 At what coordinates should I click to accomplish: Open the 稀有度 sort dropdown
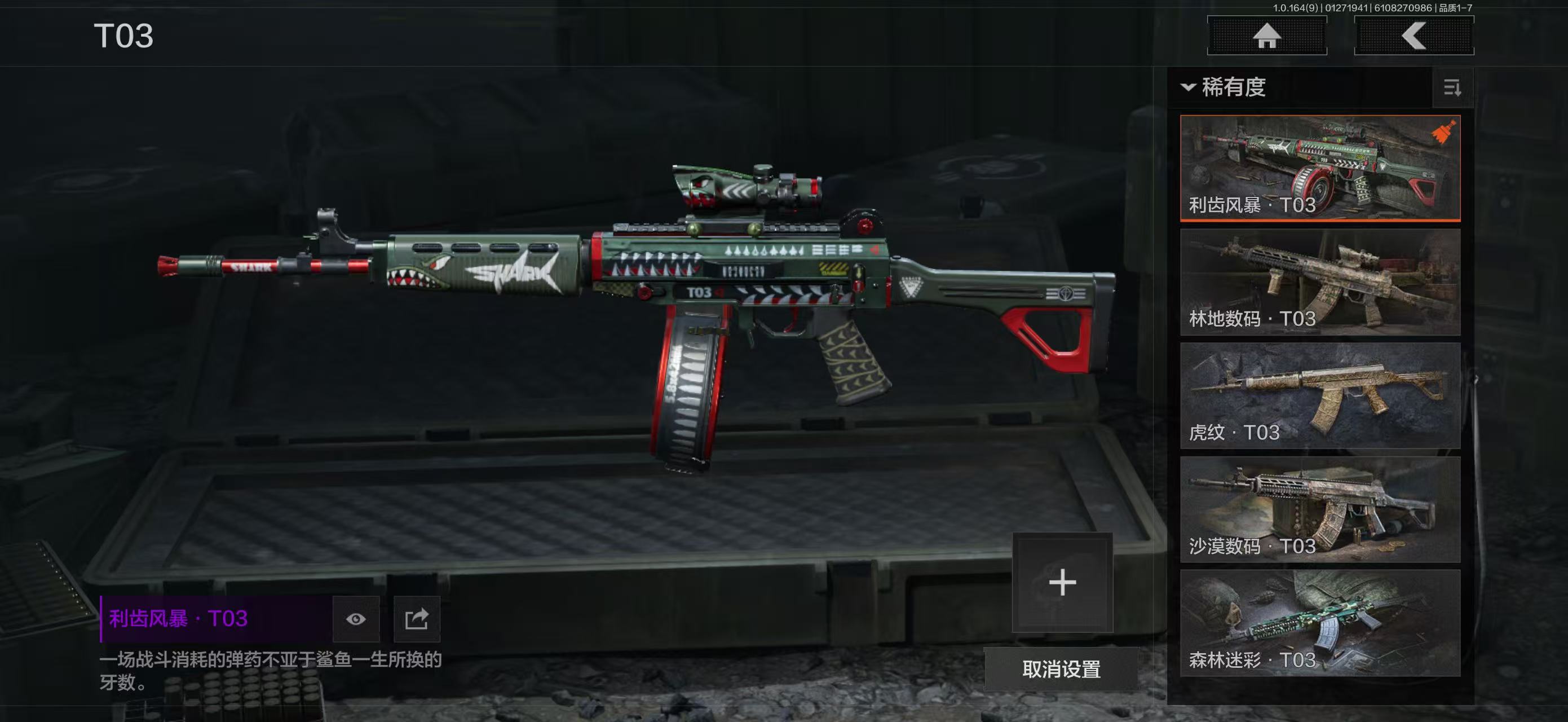pyautogui.click(x=1224, y=87)
